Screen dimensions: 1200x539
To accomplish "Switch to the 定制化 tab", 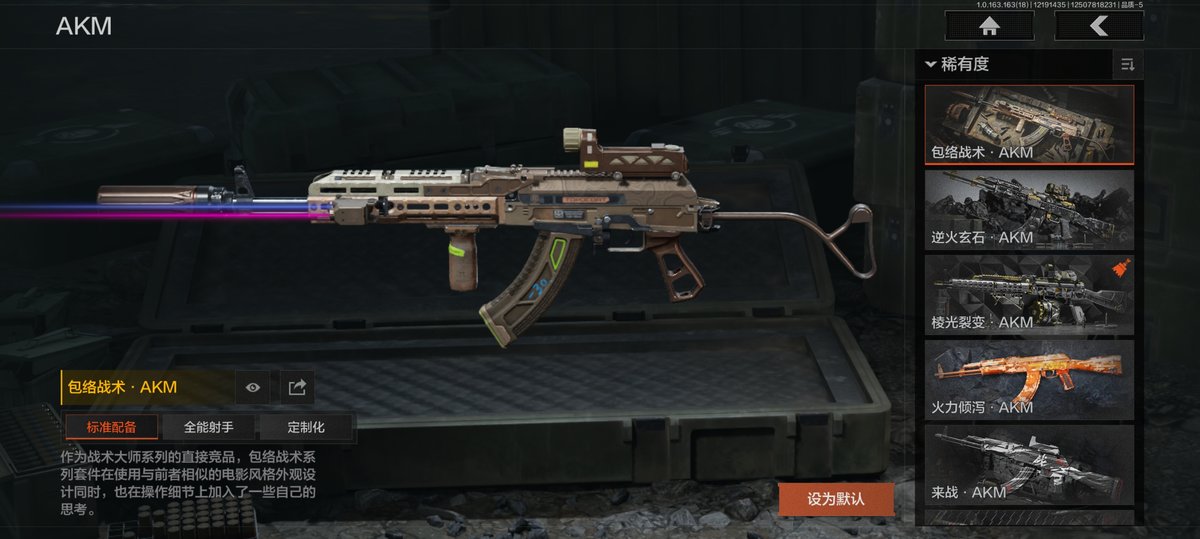I will click(306, 427).
